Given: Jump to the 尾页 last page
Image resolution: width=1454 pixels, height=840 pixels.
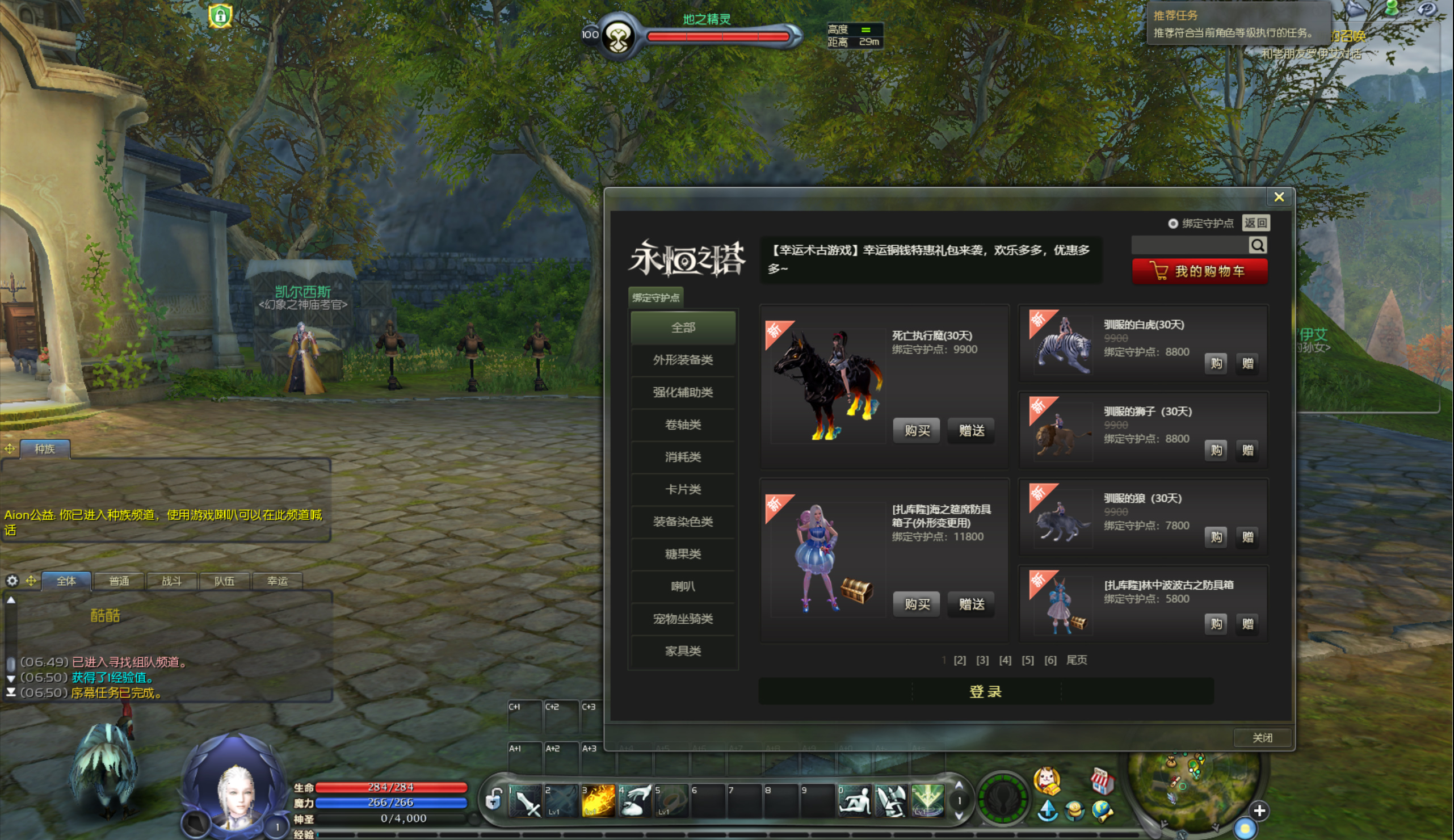Looking at the screenshot, I should tap(1076, 660).
